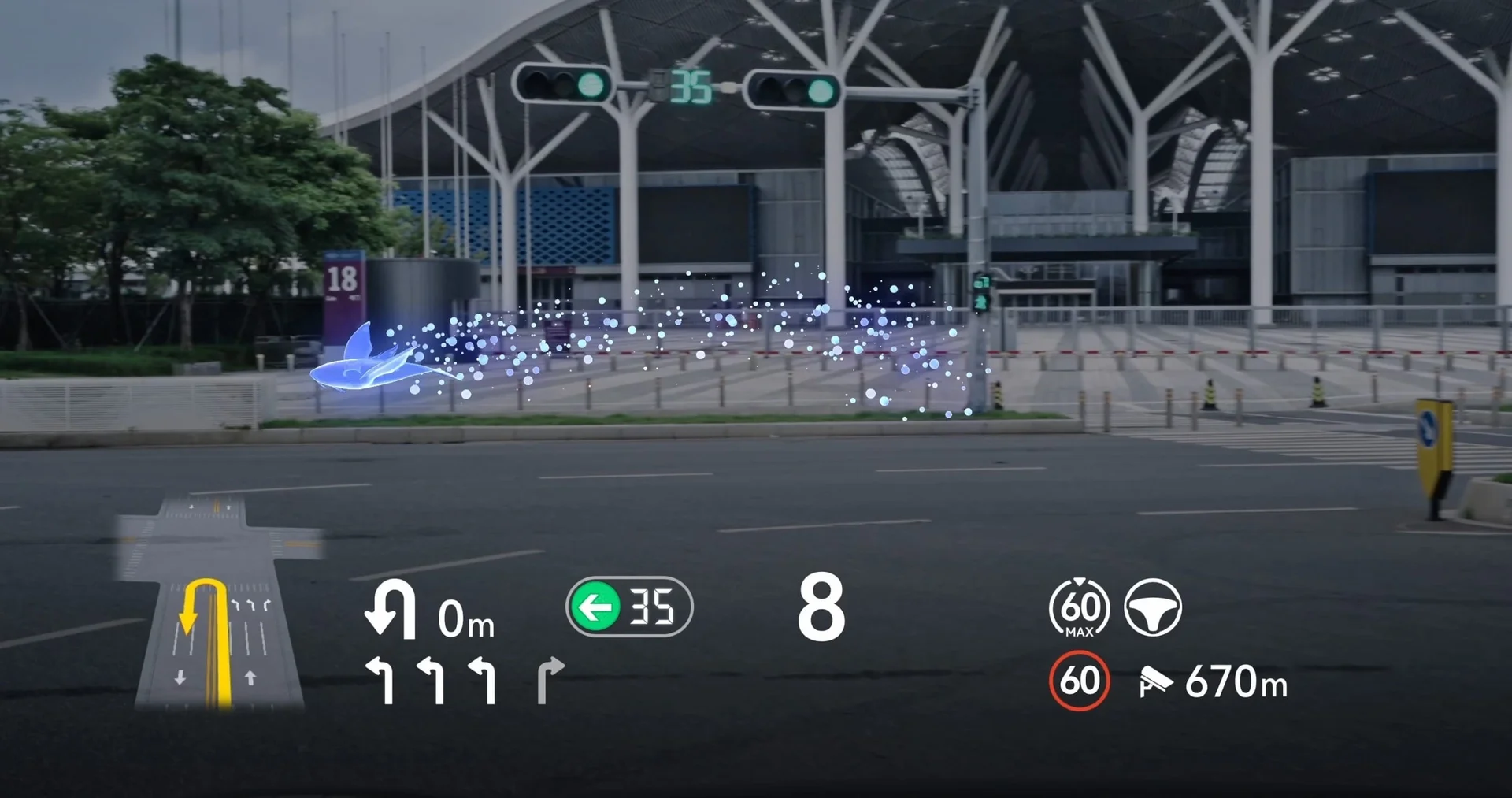Tap the green left-arrow traffic light indicator
The width and height of the screenshot is (1512, 798).
[x=595, y=607]
